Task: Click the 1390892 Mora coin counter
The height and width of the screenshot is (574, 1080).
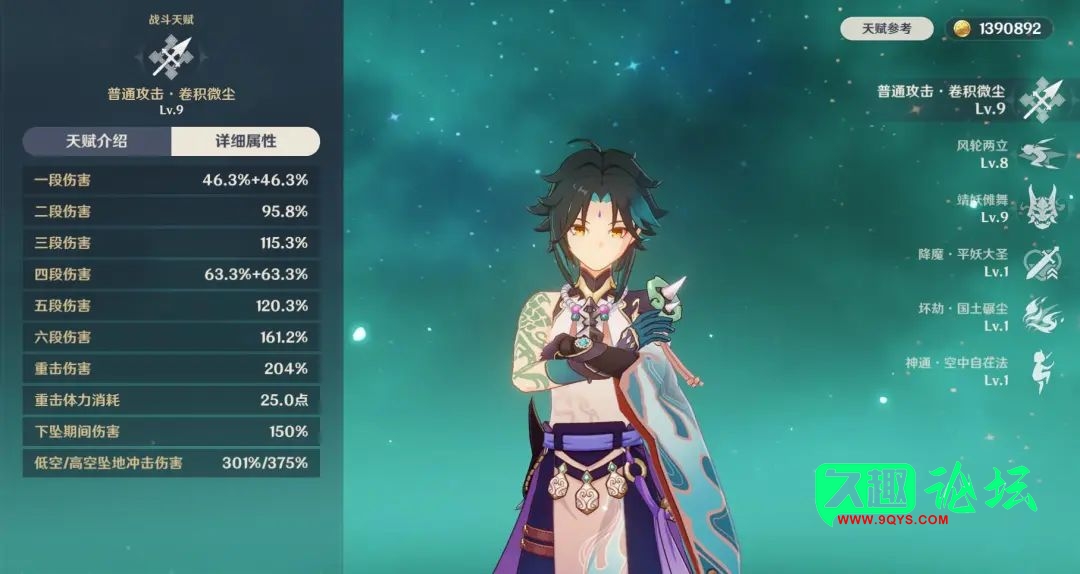Action: [999, 29]
